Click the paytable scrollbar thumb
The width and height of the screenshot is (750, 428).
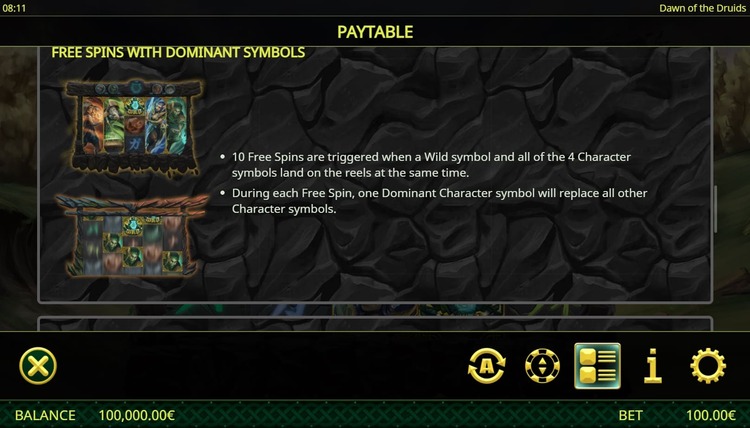click(x=716, y=208)
